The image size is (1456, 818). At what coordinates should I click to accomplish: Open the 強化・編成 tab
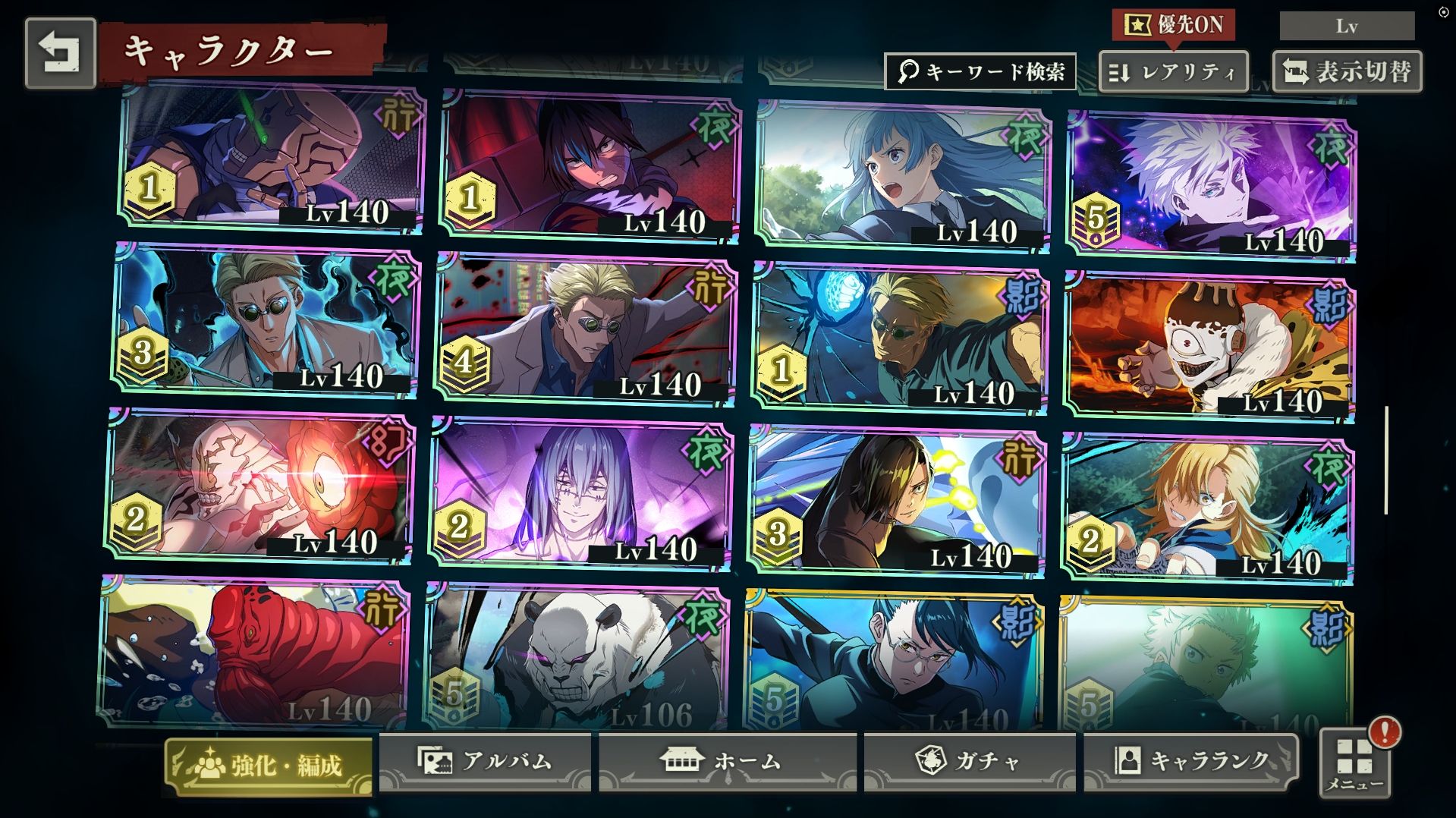pos(269,765)
